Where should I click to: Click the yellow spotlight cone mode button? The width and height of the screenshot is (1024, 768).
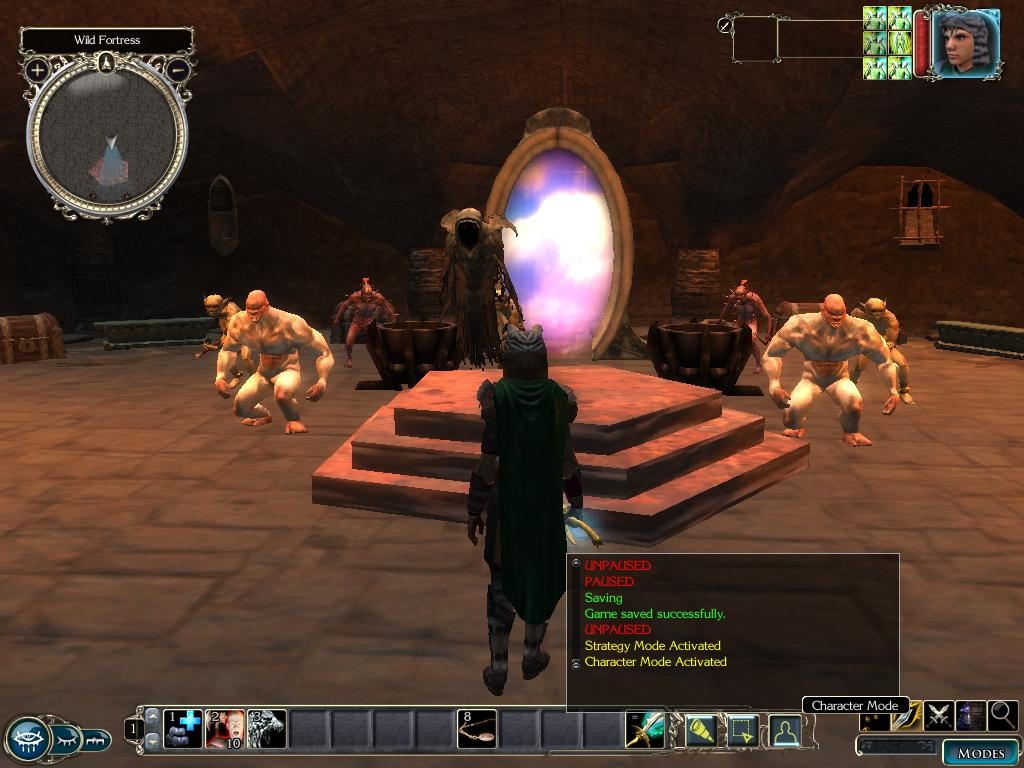tap(700, 732)
